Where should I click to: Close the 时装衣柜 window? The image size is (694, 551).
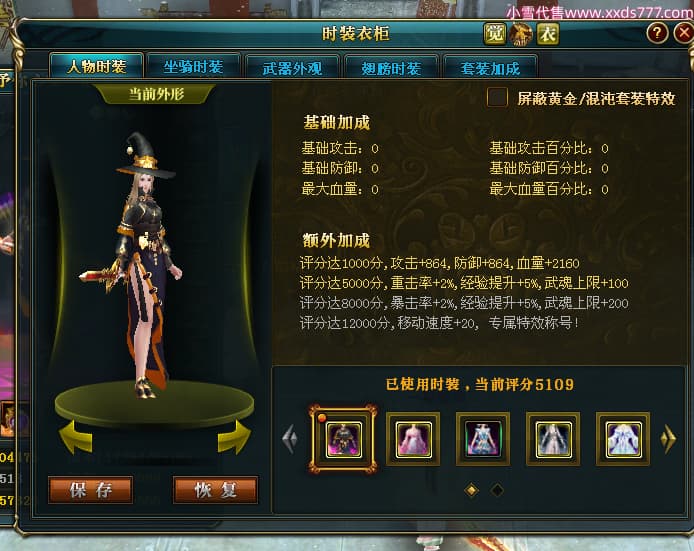pyautogui.click(x=684, y=33)
